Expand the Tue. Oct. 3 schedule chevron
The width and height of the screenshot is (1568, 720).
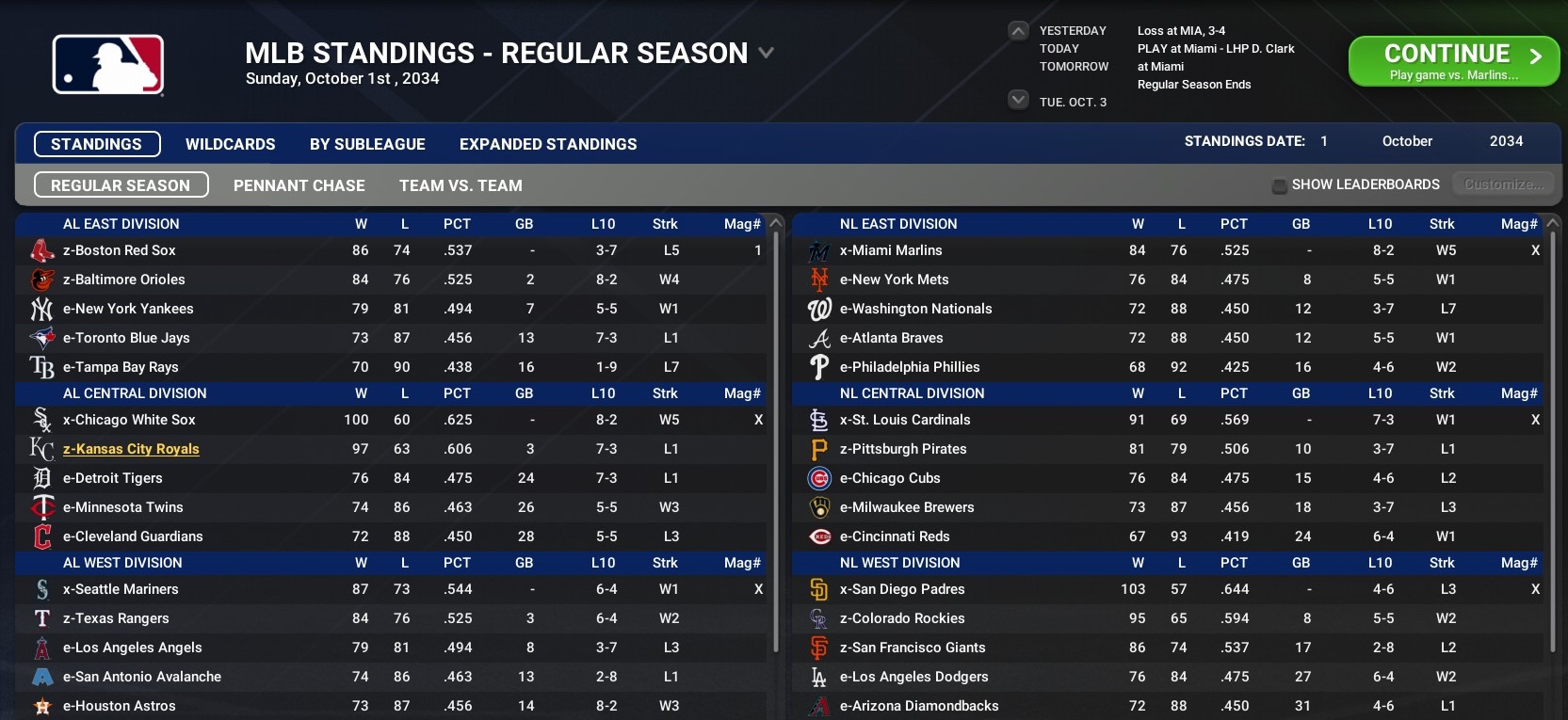click(x=1018, y=99)
